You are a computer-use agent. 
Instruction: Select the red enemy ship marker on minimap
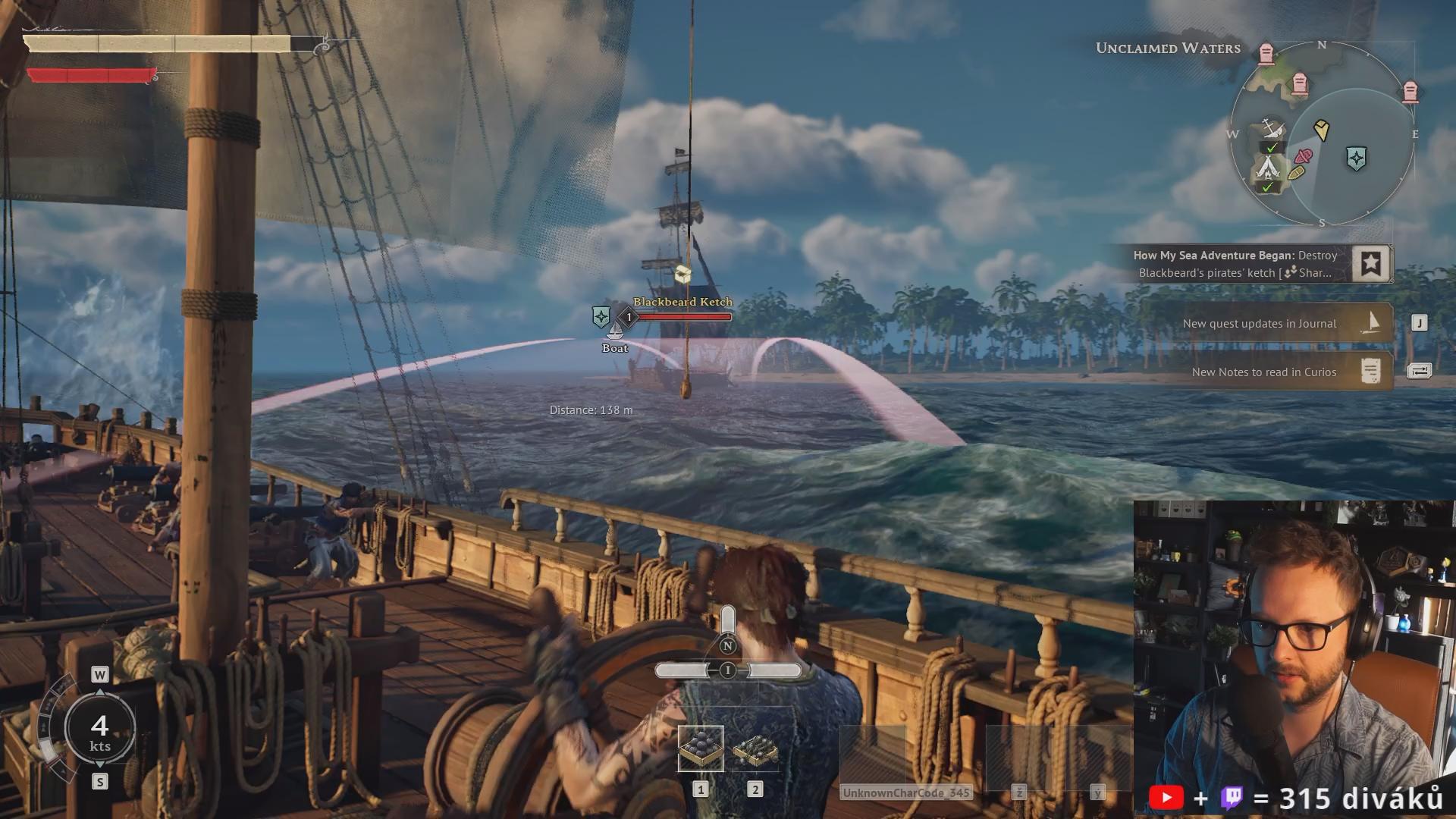[1304, 157]
